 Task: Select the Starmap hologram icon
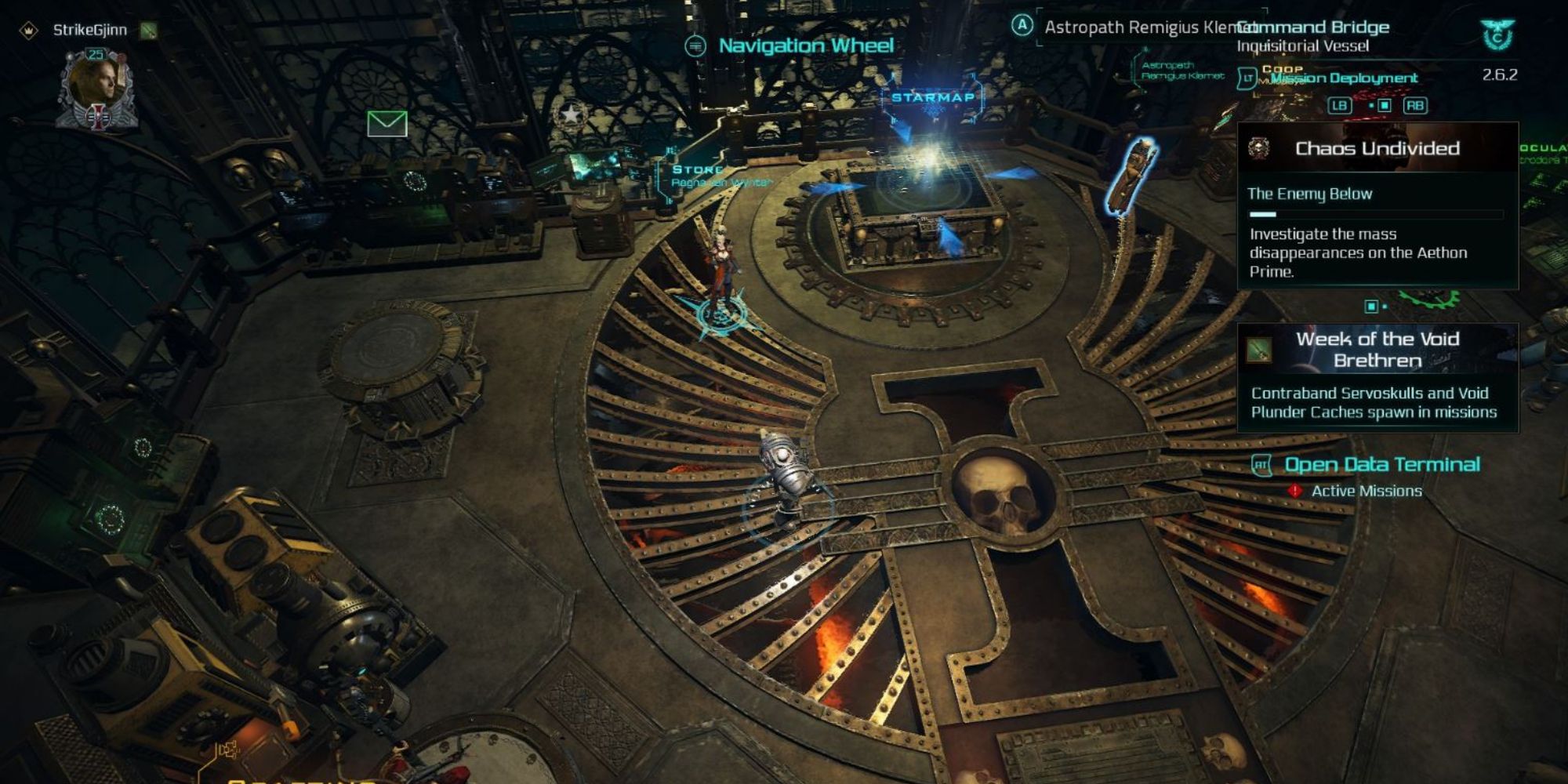pyautogui.click(x=933, y=99)
